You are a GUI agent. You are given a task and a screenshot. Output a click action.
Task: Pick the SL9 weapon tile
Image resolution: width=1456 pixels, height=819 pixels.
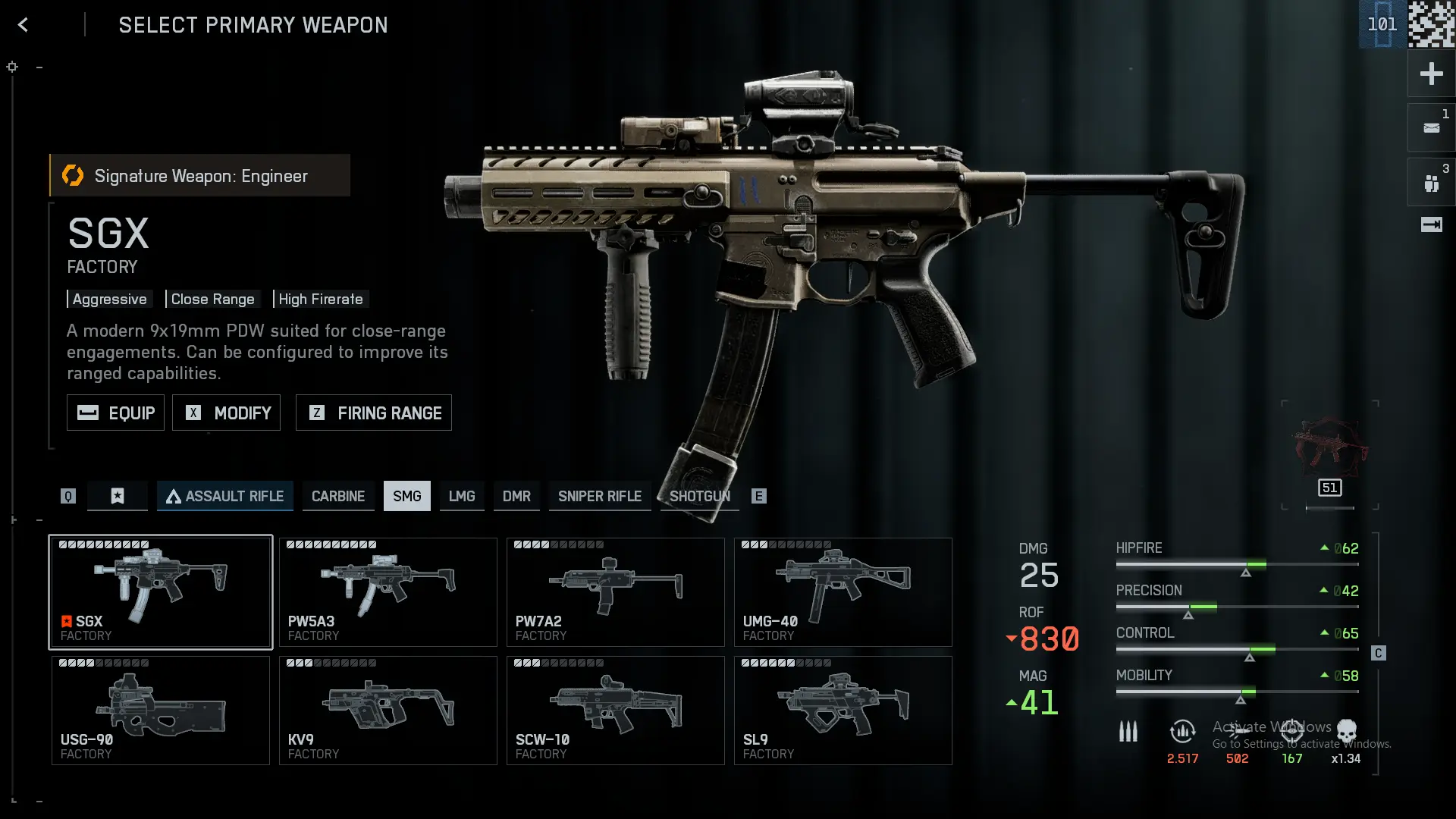[843, 711]
